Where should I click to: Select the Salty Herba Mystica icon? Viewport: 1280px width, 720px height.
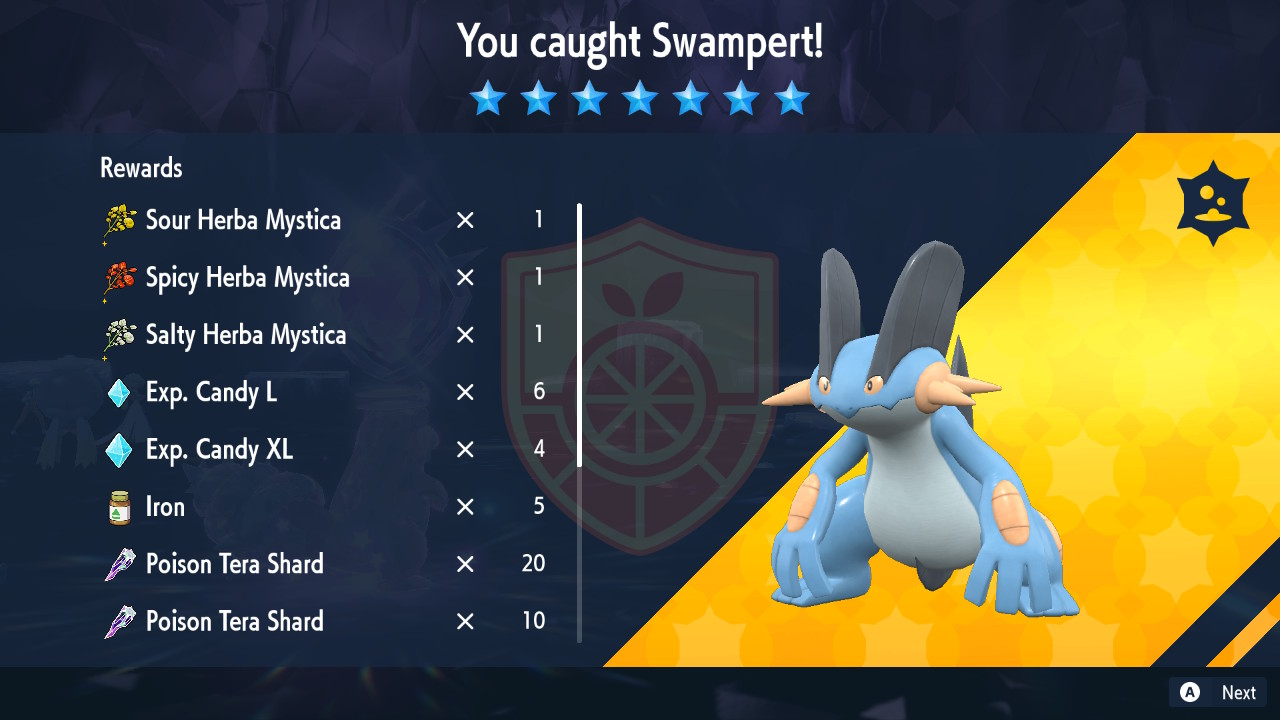coord(119,334)
